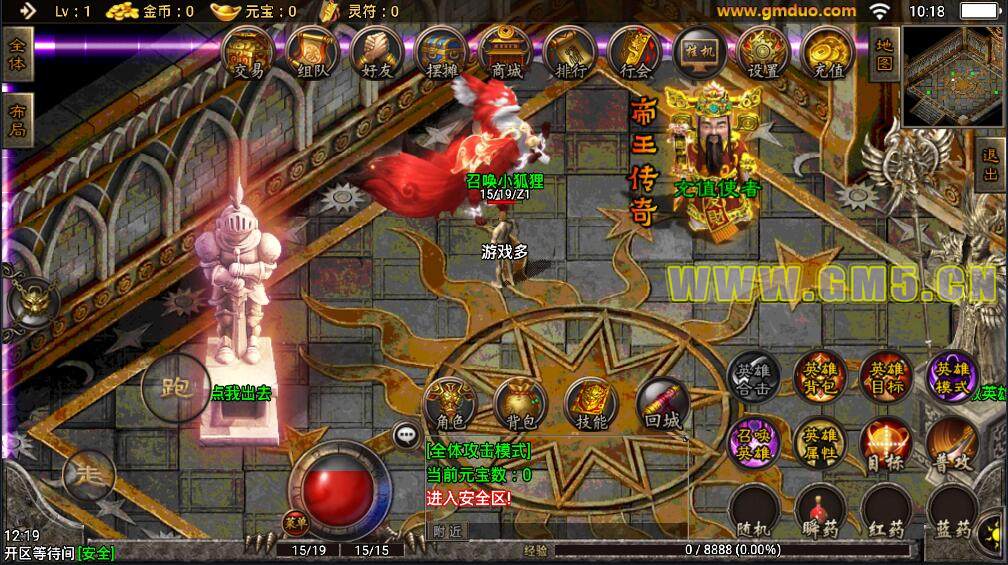Open the 商城 shop
The image size is (1008, 565).
click(x=506, y=53)
